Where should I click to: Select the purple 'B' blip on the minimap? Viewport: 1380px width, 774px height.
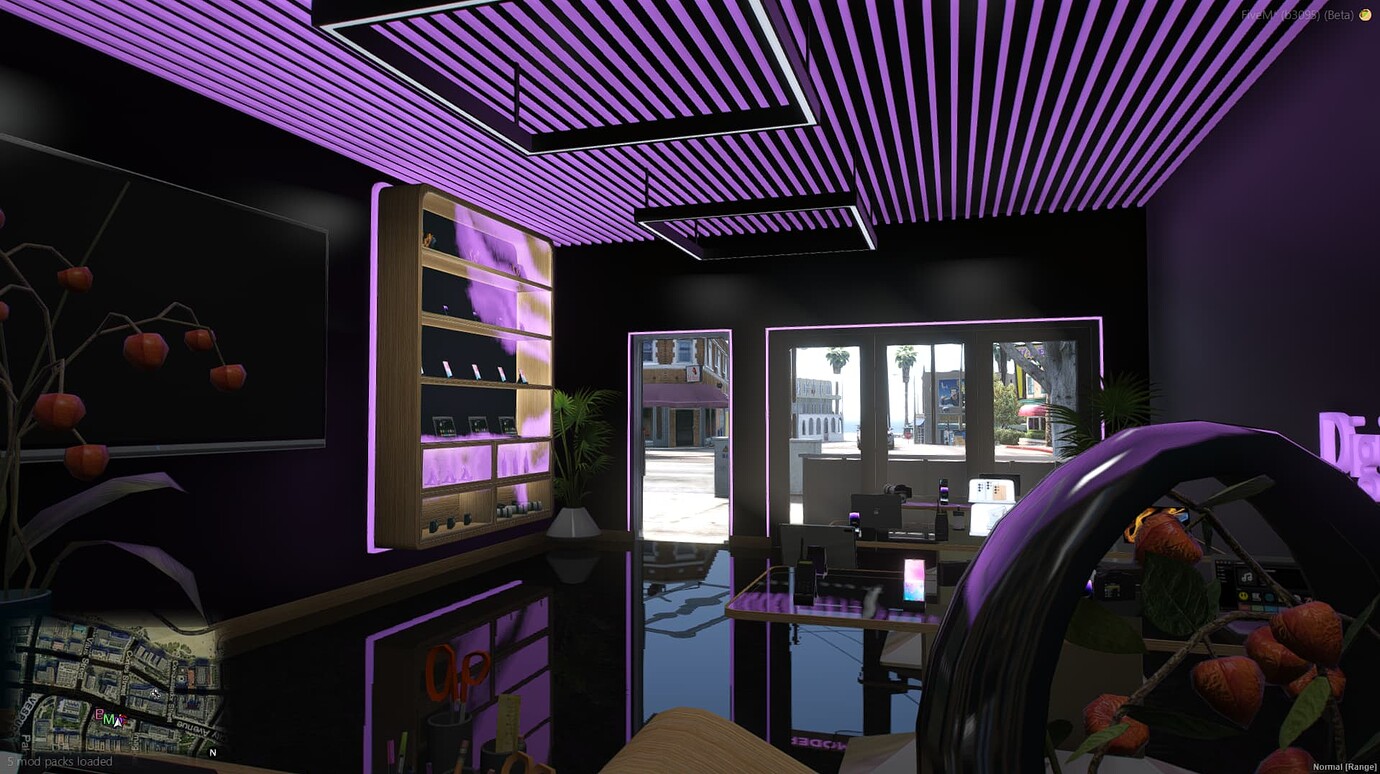[x=101, y=715]
